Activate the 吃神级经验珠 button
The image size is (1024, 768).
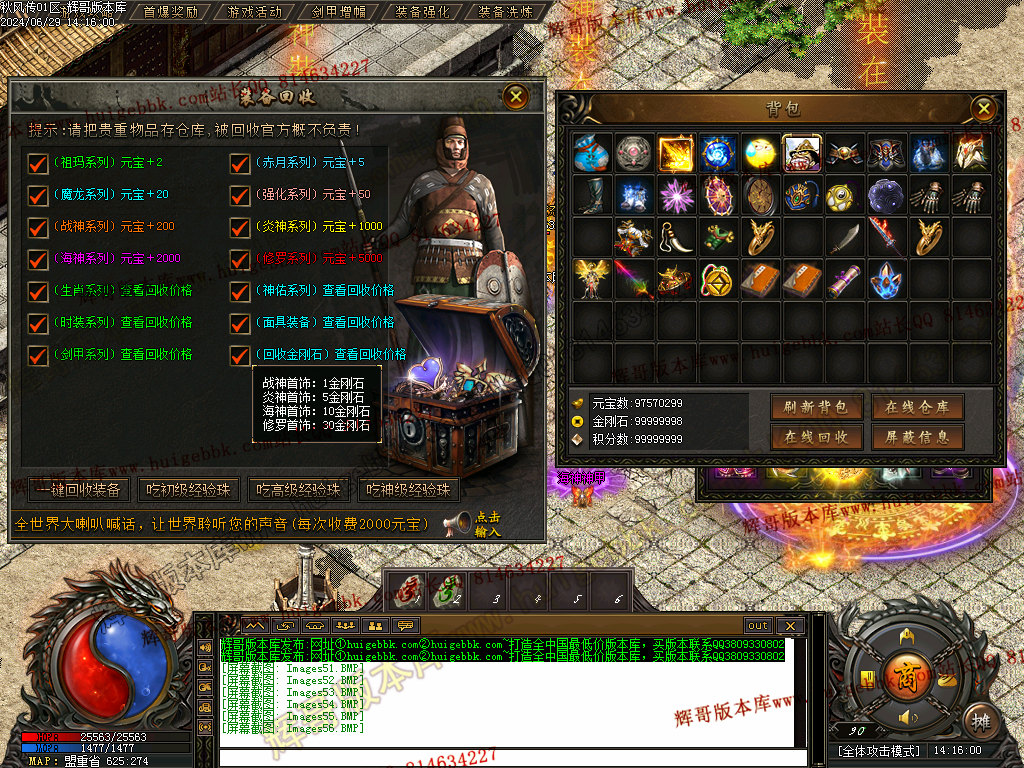click(x=409, y=490)
